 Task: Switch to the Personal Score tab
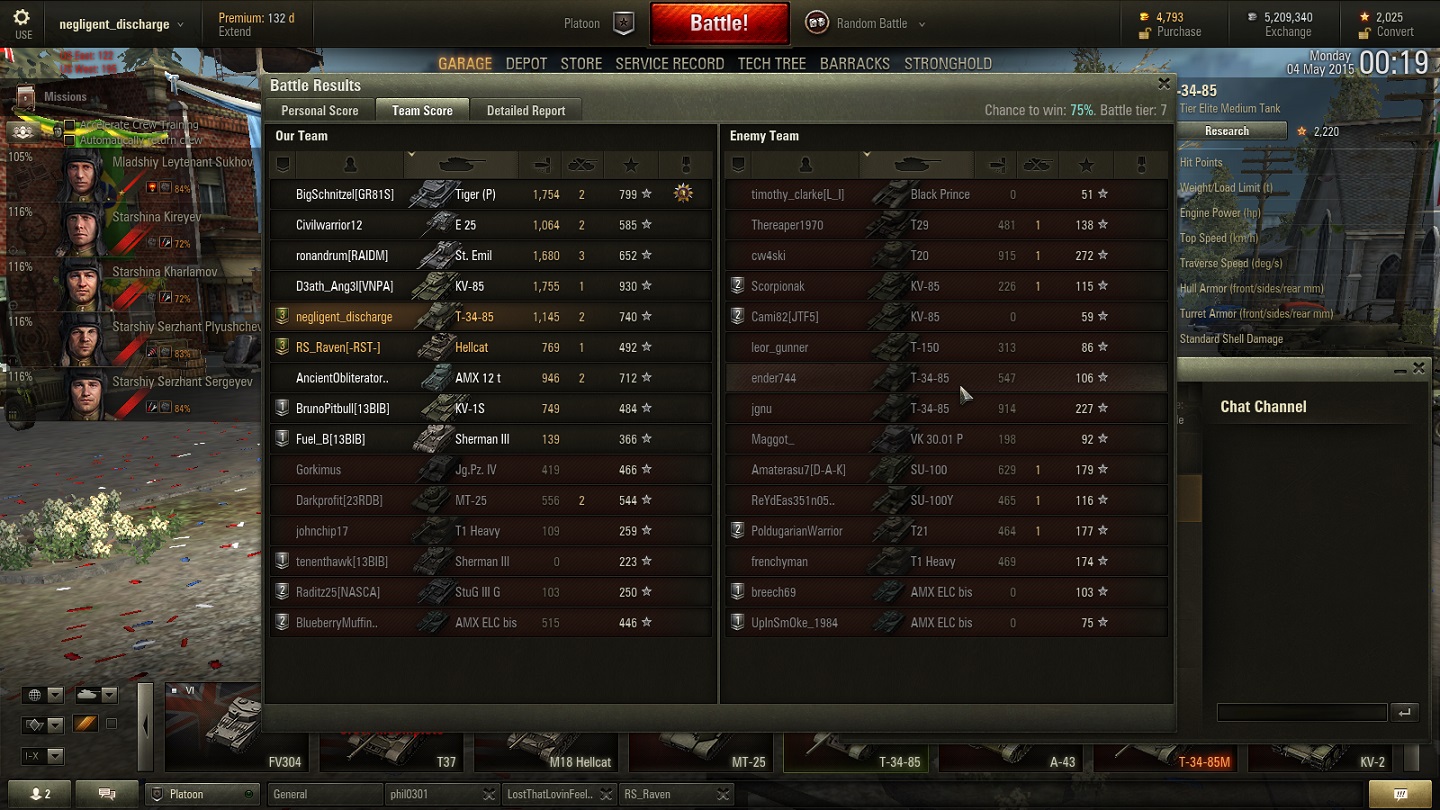pyautogui.click(x=319, y=111)
